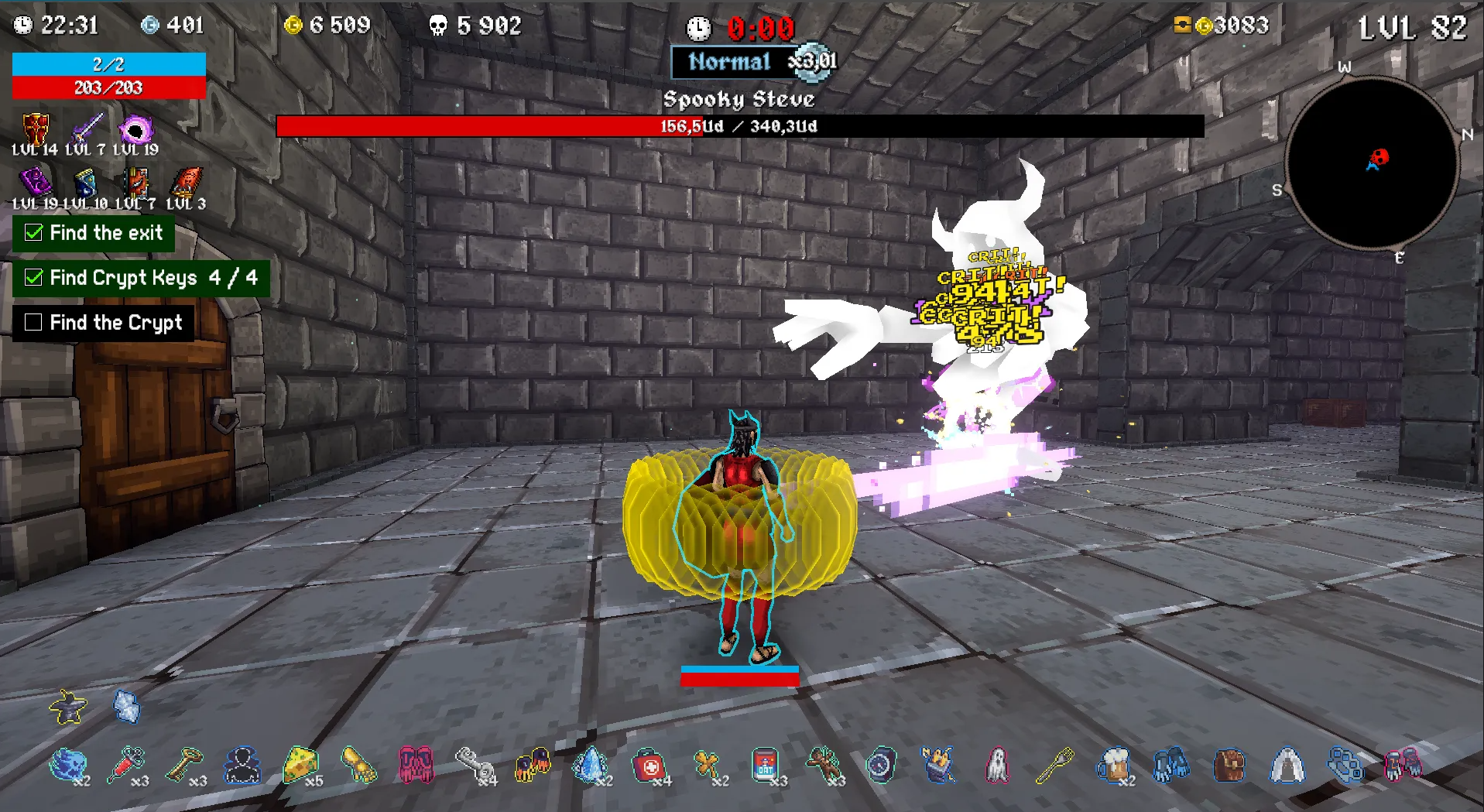Select the Find the exit objective
The width and height of the screenshot is (1484, 812).
pos(94,233)
